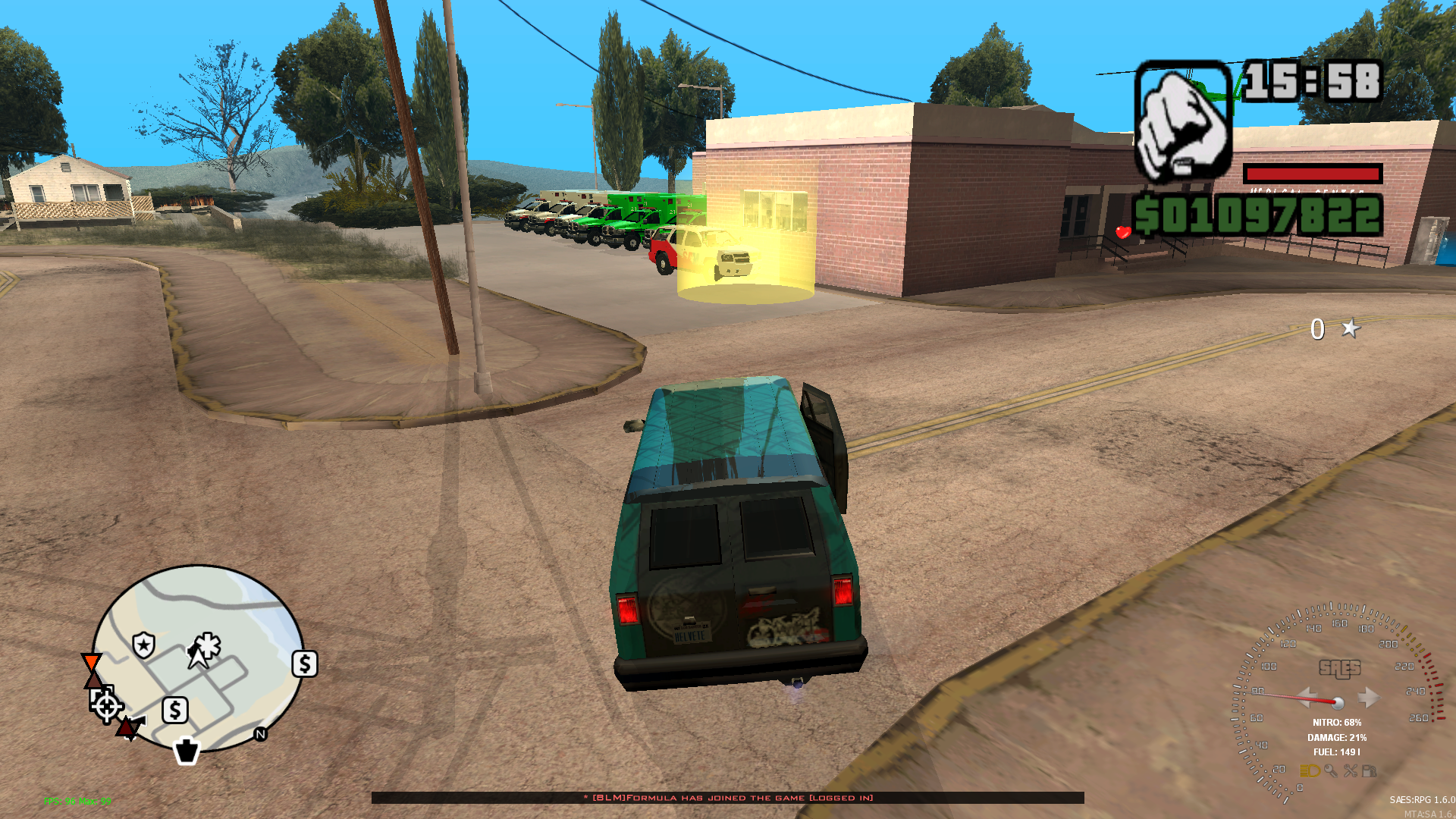Expand the orange triangle blip marker

[91, 661]
